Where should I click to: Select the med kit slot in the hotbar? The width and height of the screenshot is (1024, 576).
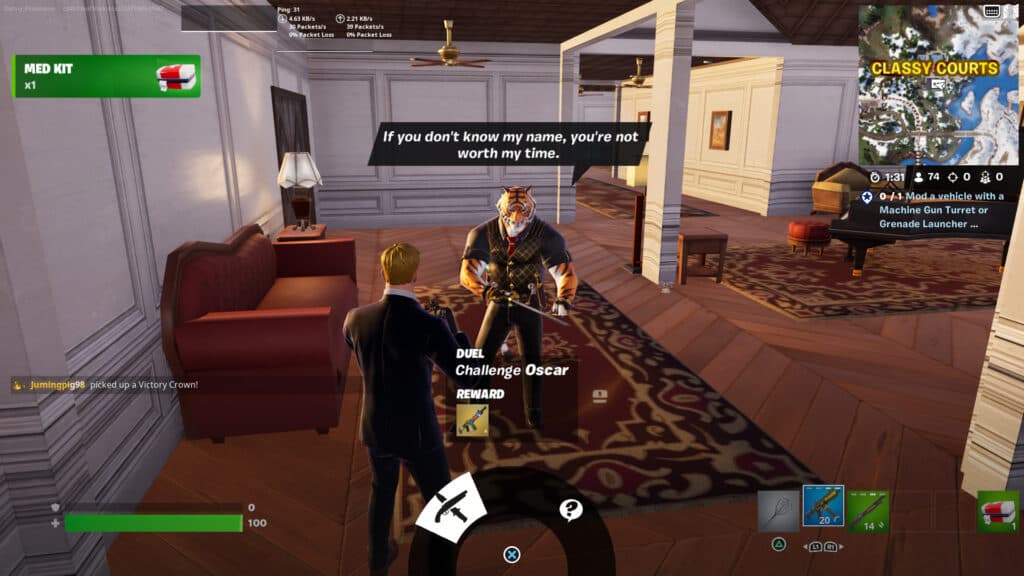[x=998, y=510]
